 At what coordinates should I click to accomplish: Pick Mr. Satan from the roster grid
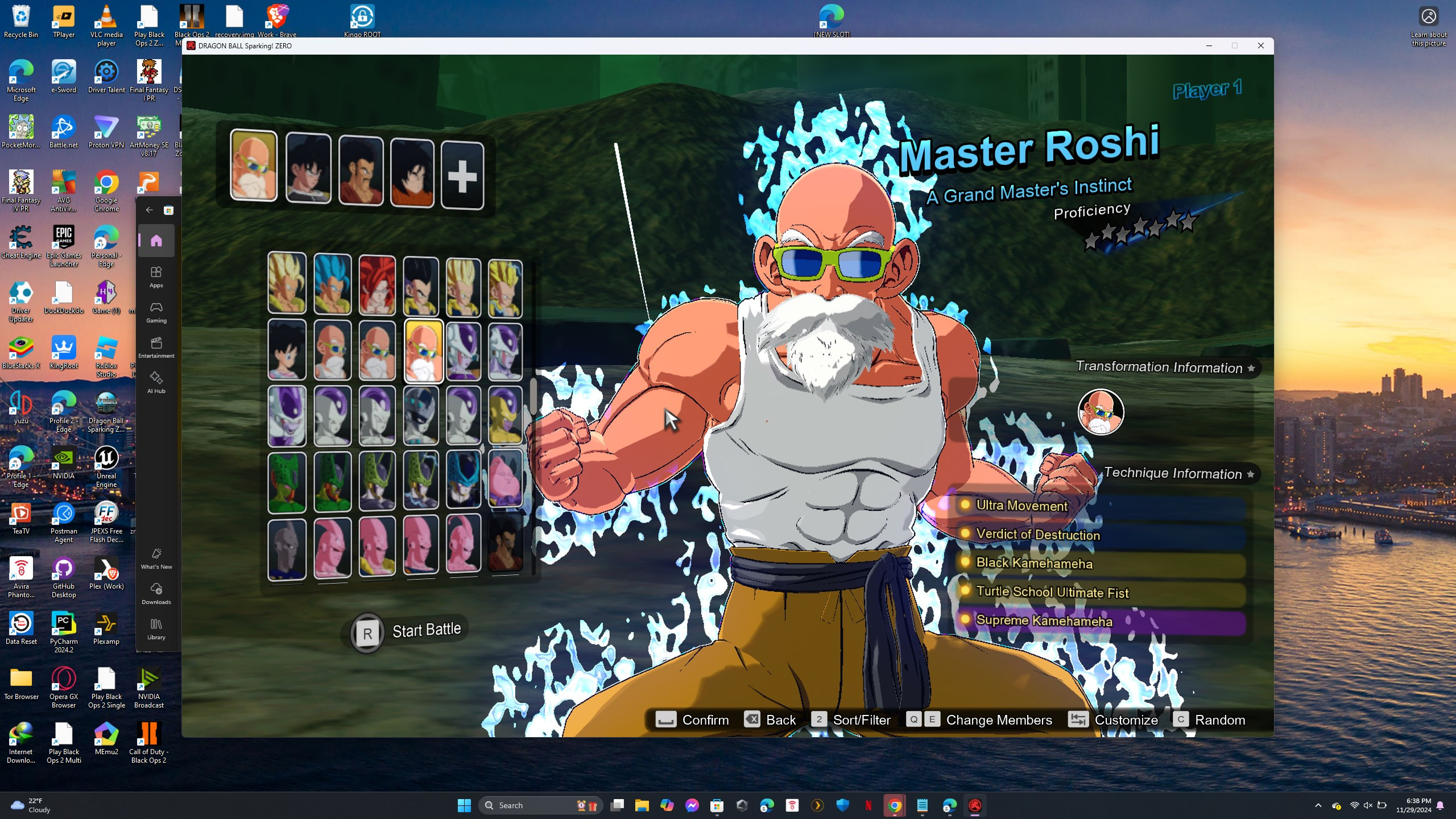(x=505, y=543)
